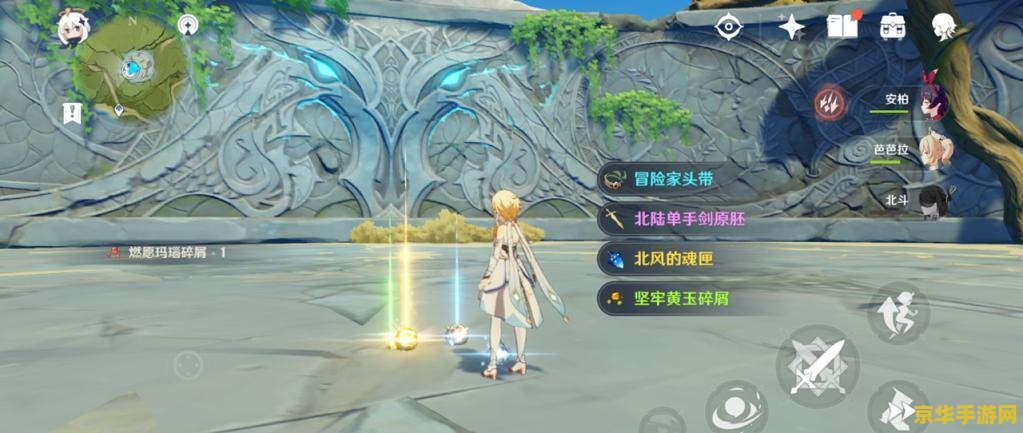Tap the exclamation mark quest banner
The height and width of the screenshot is (433, 1023).
click(x=70, y=112)
